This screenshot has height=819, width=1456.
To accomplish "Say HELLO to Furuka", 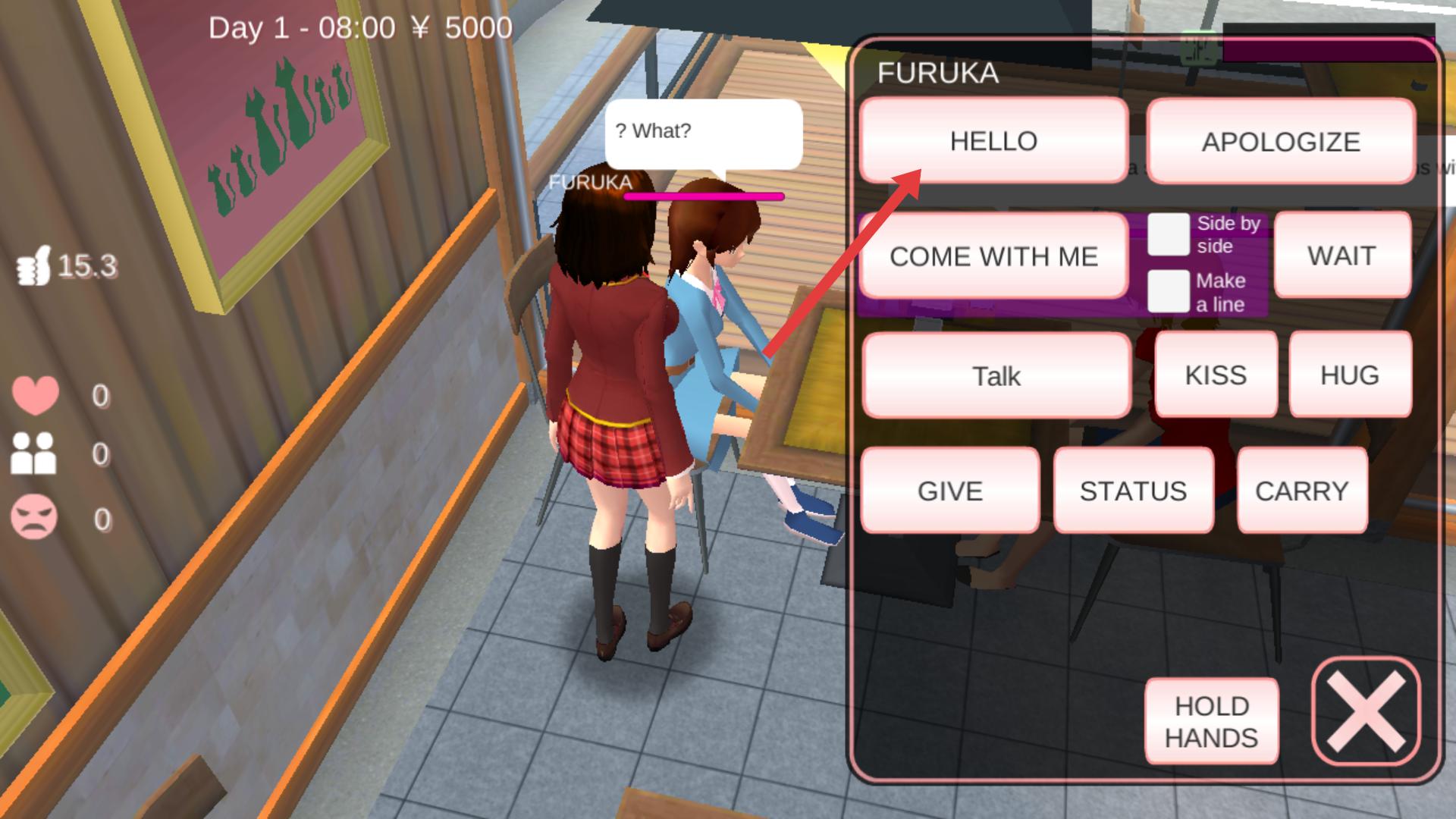I will coord(993,141).
